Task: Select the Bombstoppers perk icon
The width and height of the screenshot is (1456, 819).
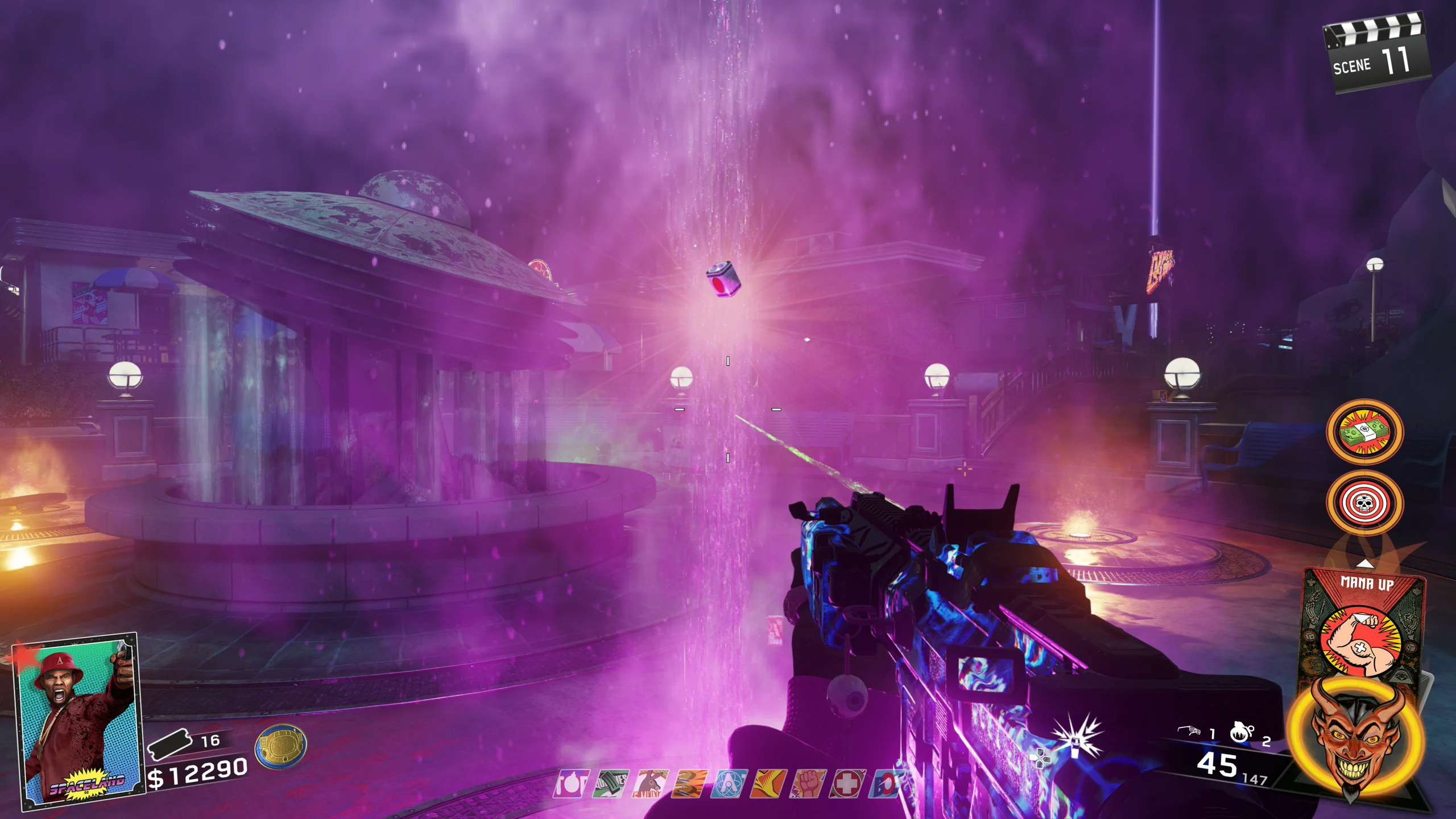Action: [570, 784]
